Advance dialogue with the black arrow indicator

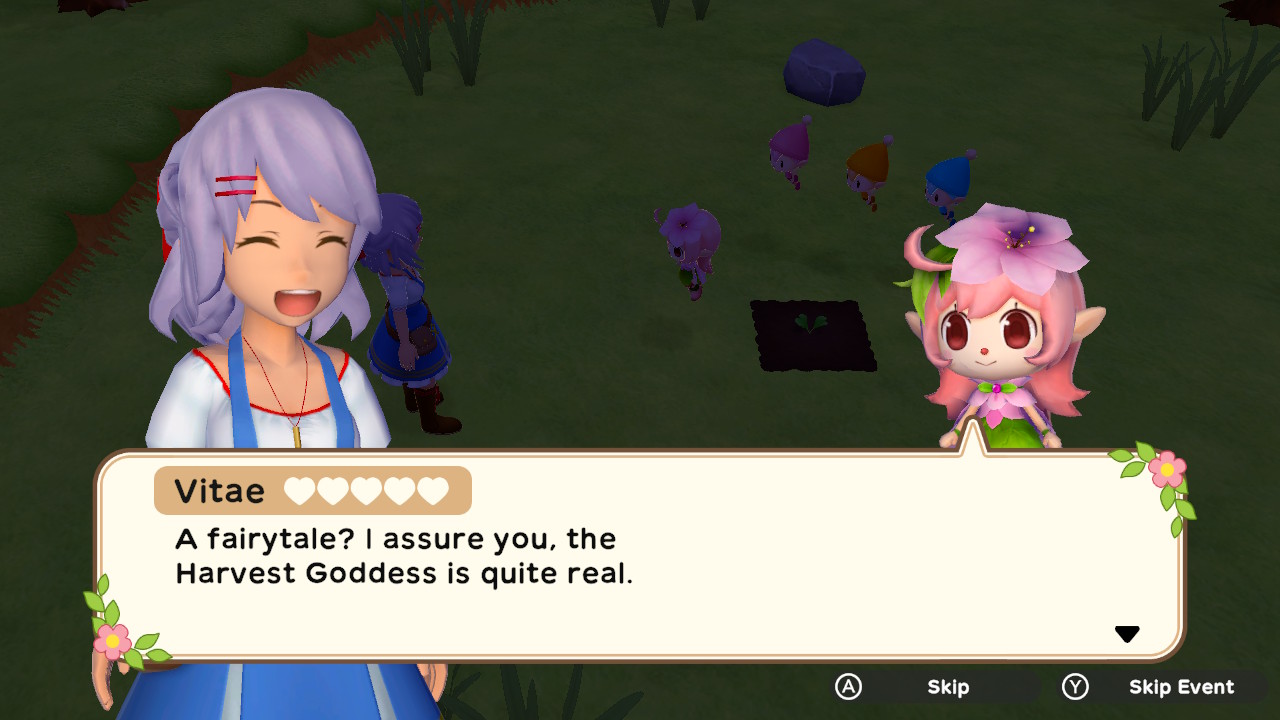[1127, 634]
